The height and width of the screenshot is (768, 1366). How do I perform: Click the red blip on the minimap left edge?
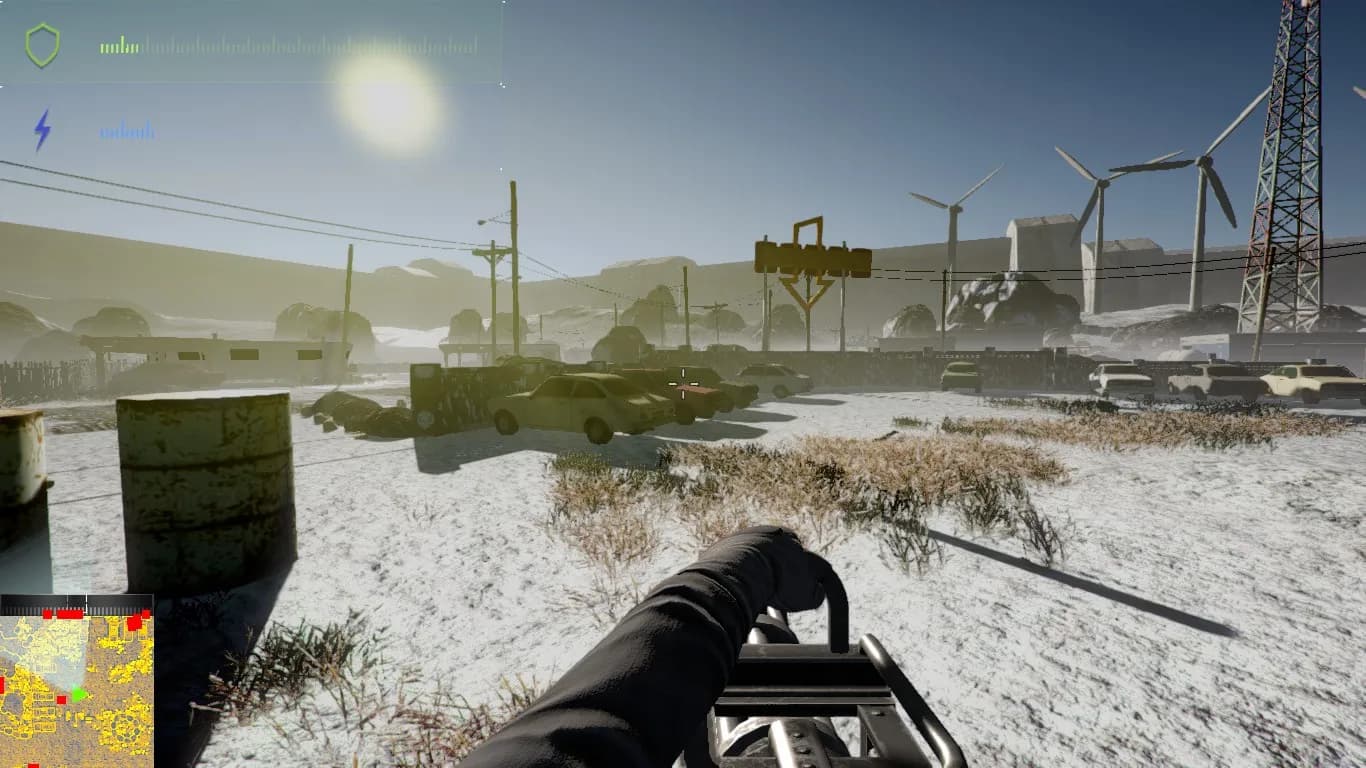point(3,684)
